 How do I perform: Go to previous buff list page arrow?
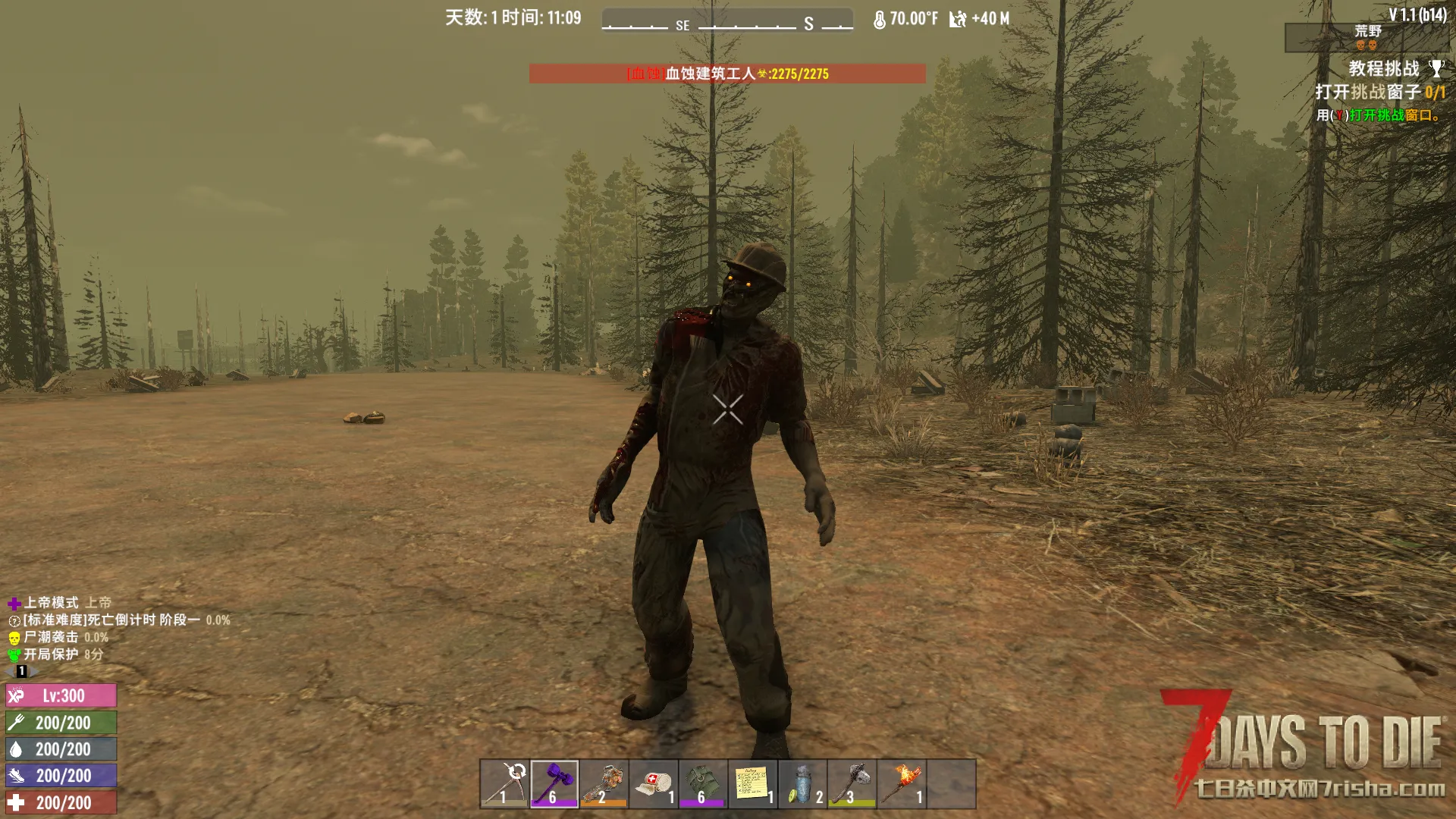pyautogui.click(x=10, y=671)
